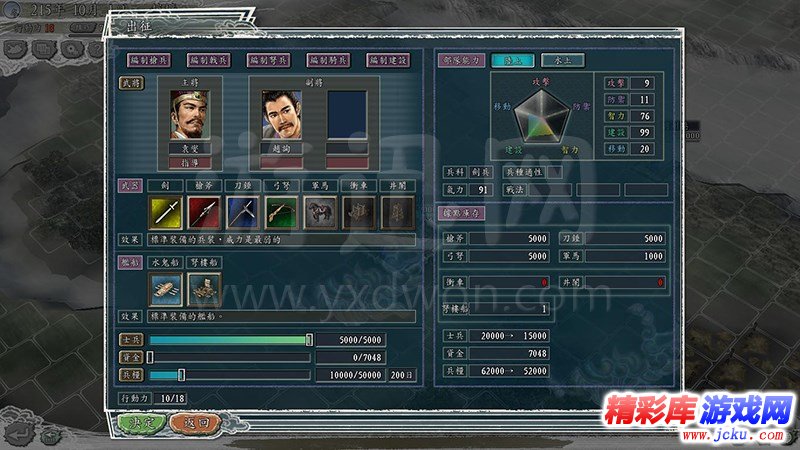
Task: Switch unit ability view to 水上 tab
Action: click(x=558, y=60)
